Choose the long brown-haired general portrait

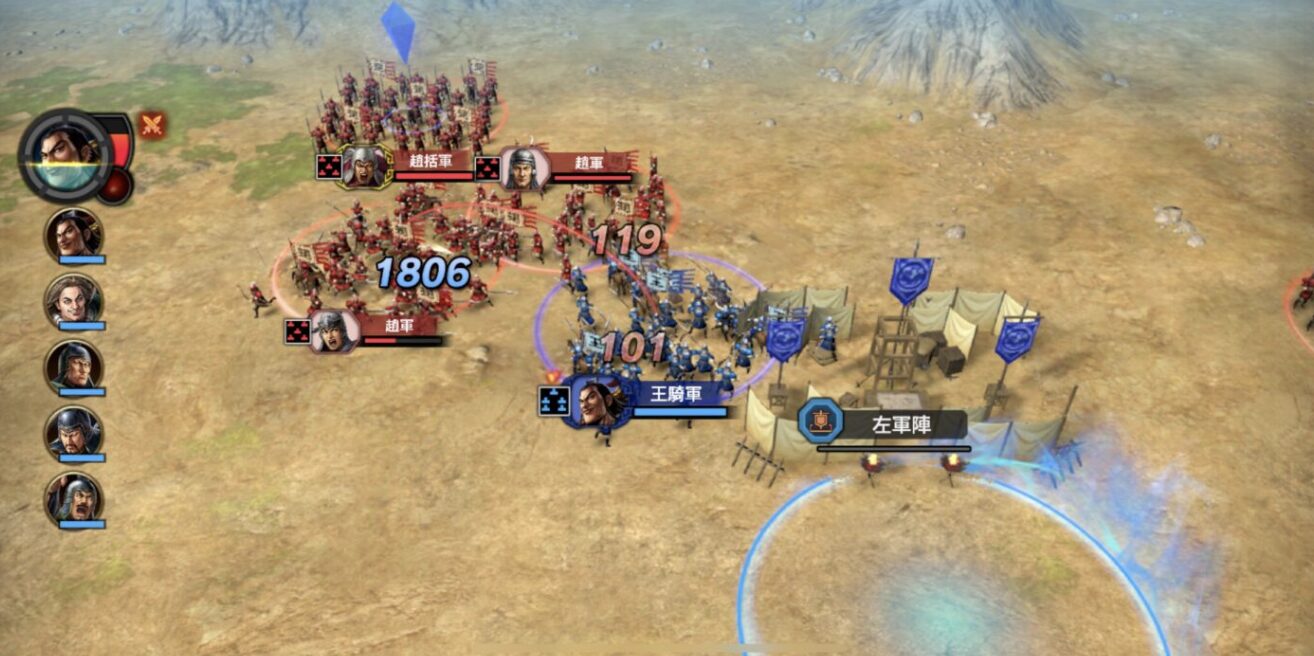coord(73,300)
